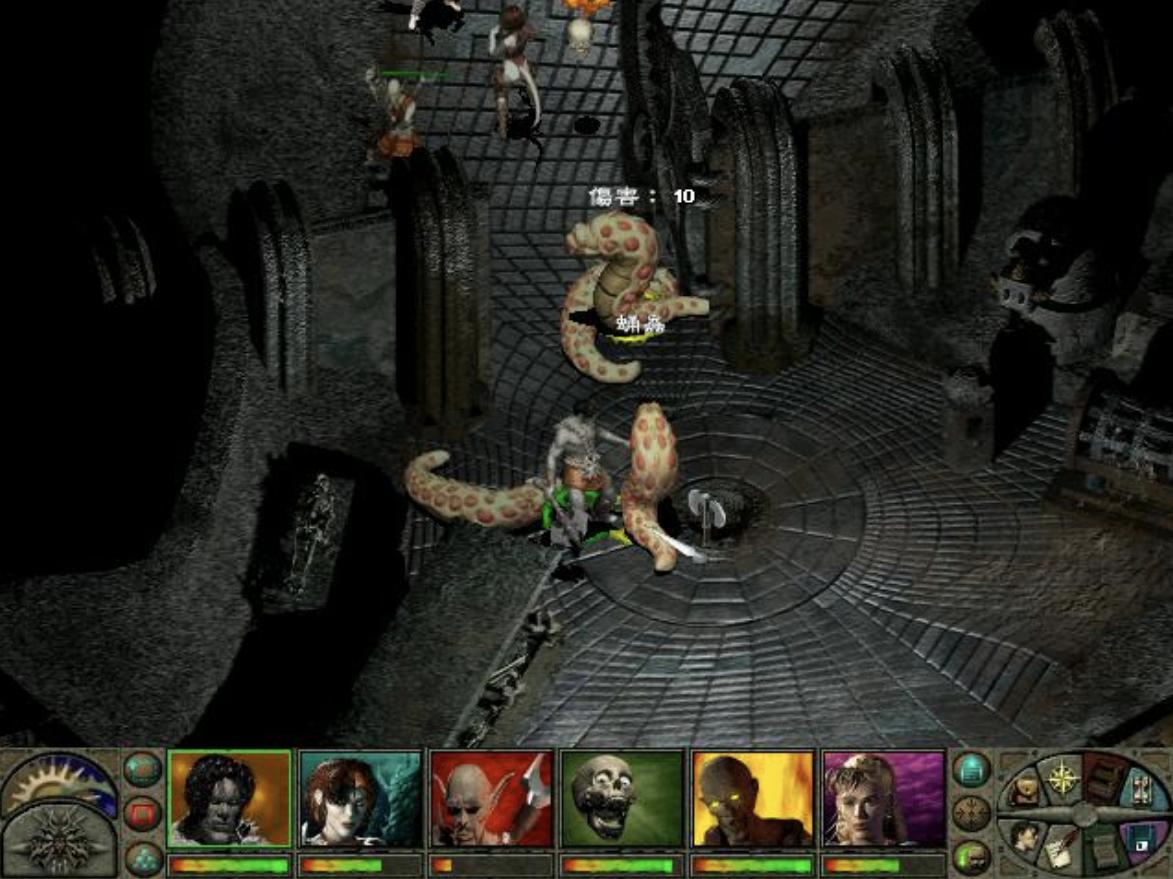Select the blonde woman's purple portrait

[x=883, y=798]
